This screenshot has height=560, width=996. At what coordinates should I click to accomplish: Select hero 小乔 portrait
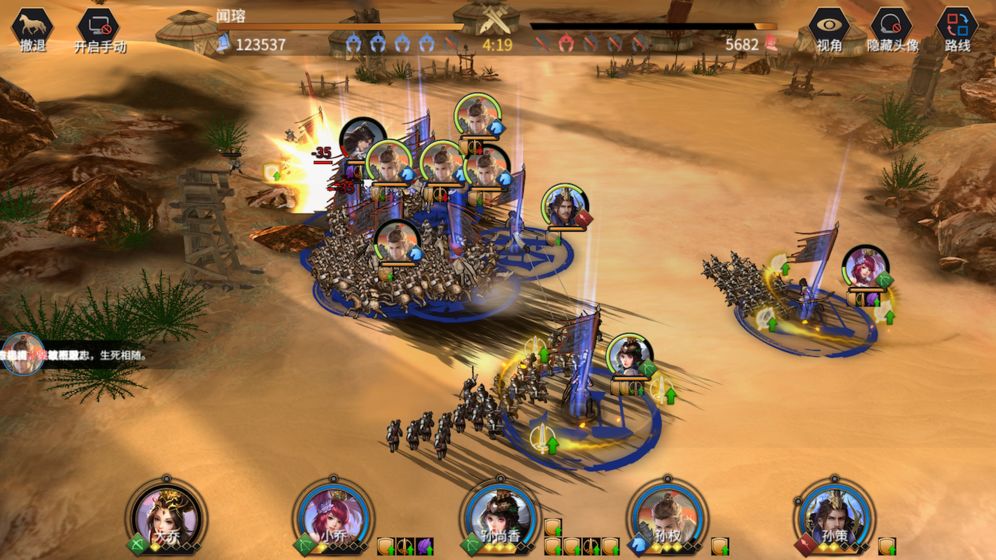334,515
